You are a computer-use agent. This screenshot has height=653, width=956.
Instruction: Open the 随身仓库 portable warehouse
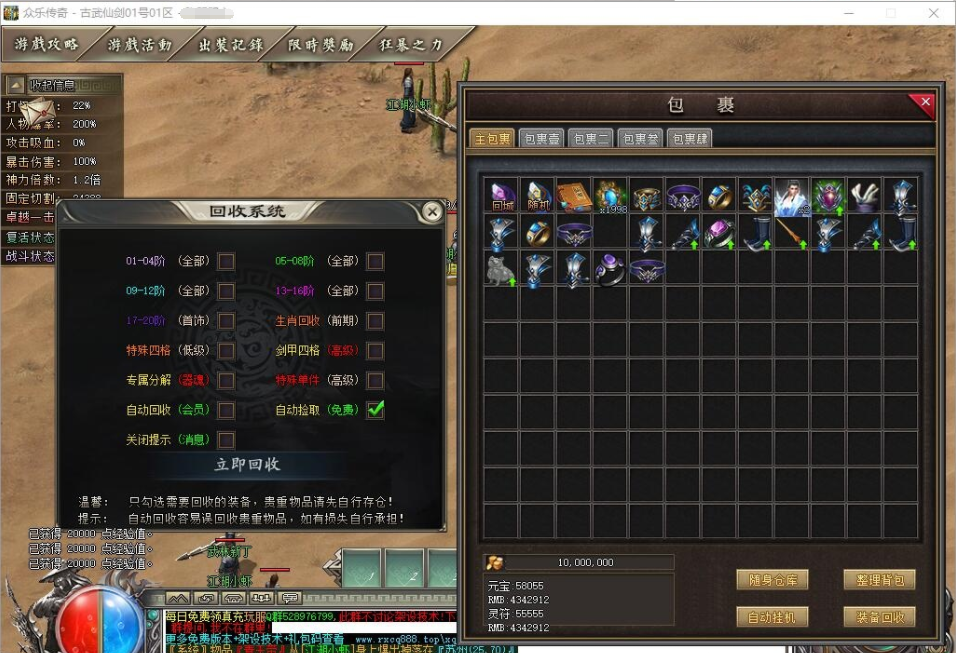click(772, 580)
